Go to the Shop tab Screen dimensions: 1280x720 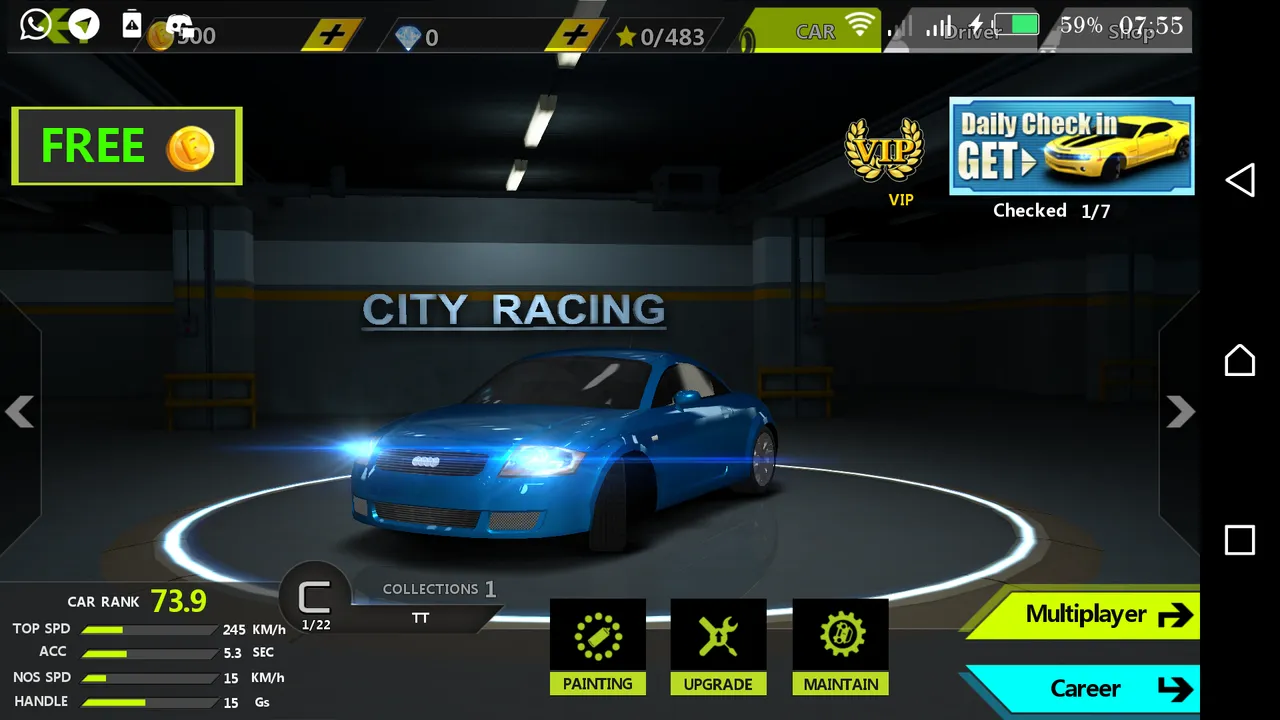(x=1130, y=32)
